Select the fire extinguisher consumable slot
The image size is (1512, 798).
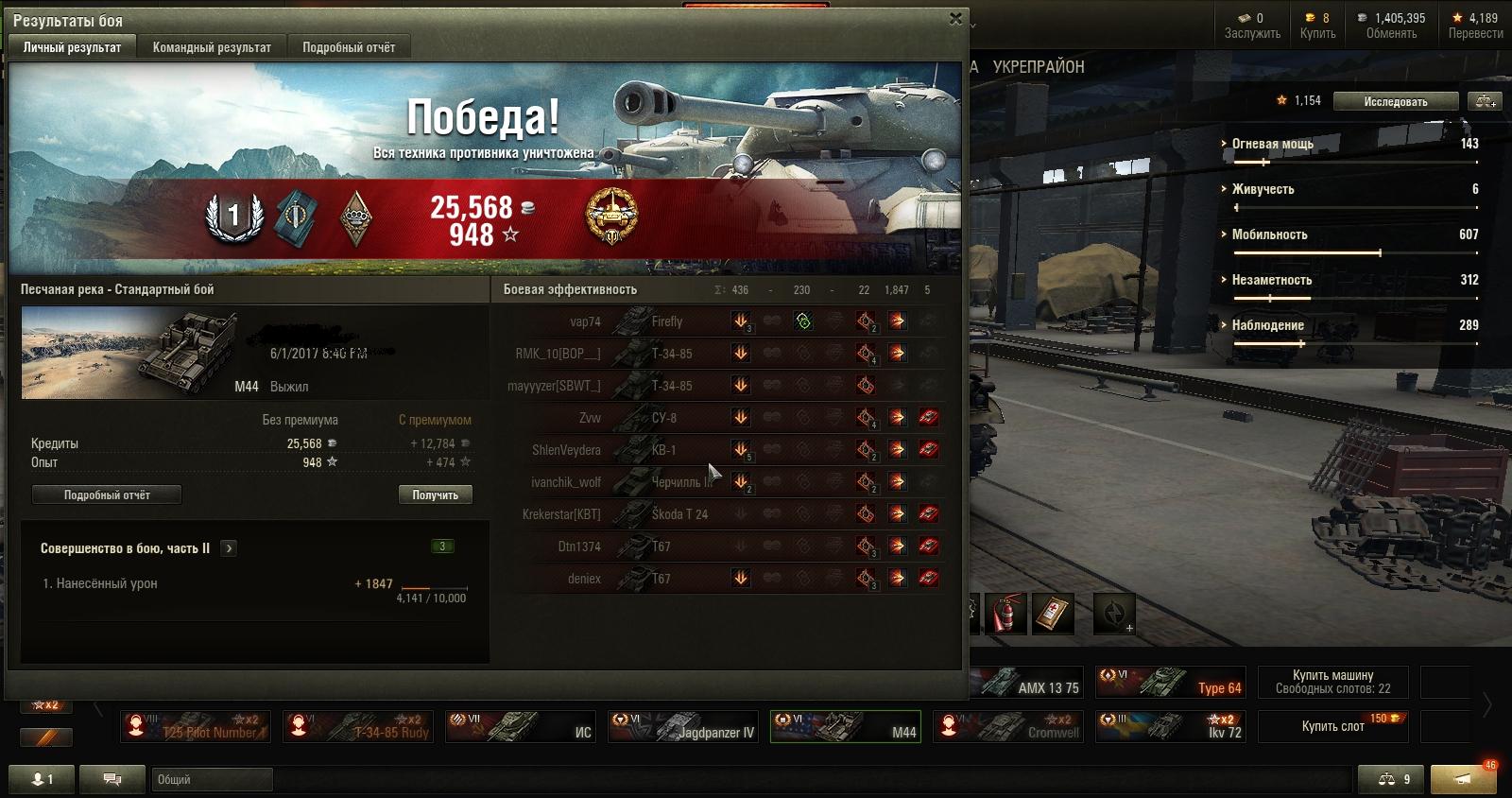[x=1006, y=615]
